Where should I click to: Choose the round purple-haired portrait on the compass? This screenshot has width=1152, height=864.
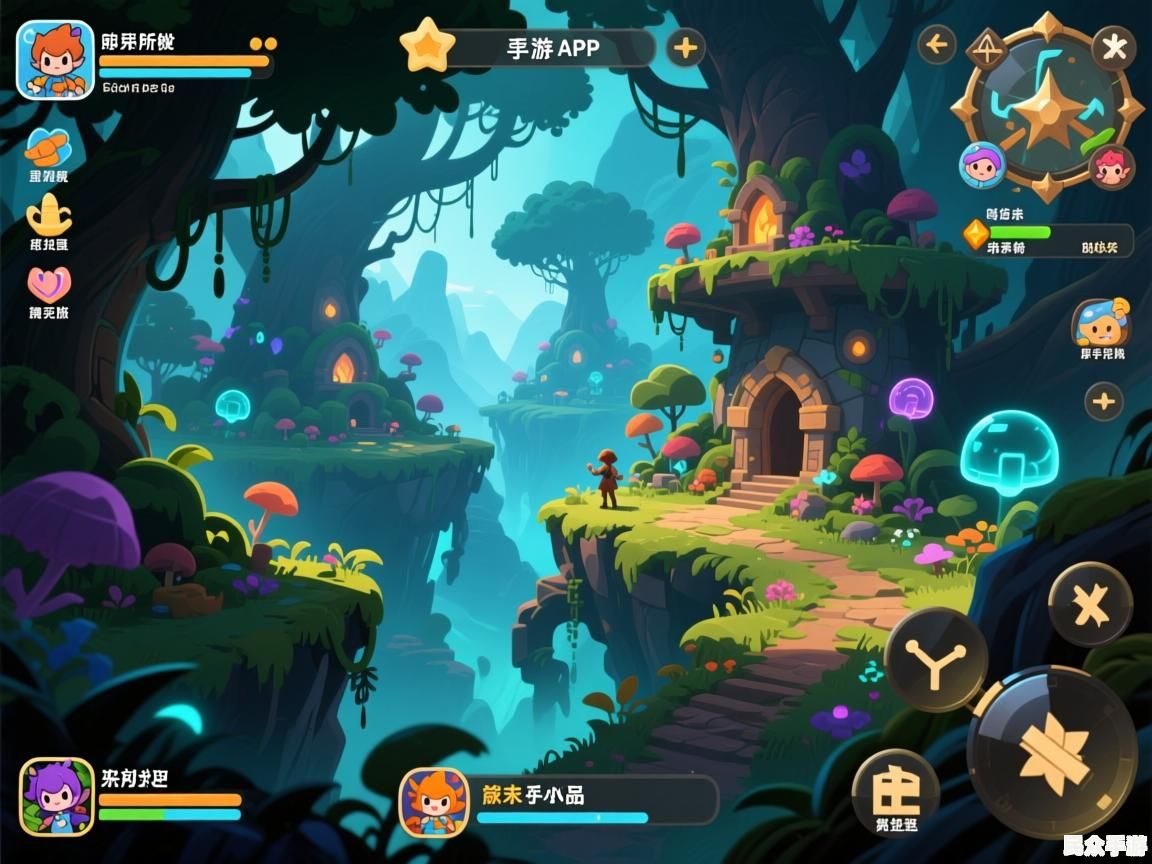tap(982, 165)
